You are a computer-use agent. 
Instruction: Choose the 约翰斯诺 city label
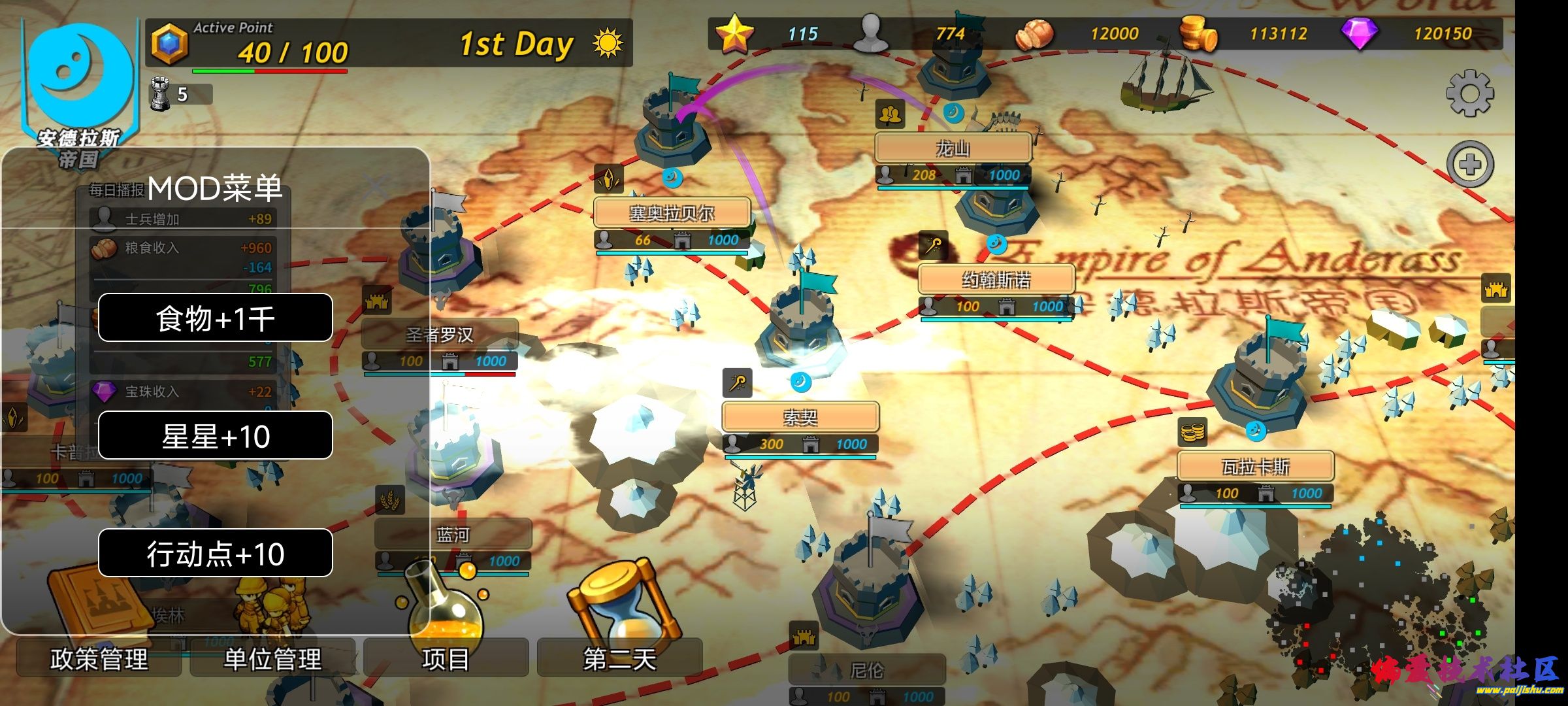pos(996,280)
